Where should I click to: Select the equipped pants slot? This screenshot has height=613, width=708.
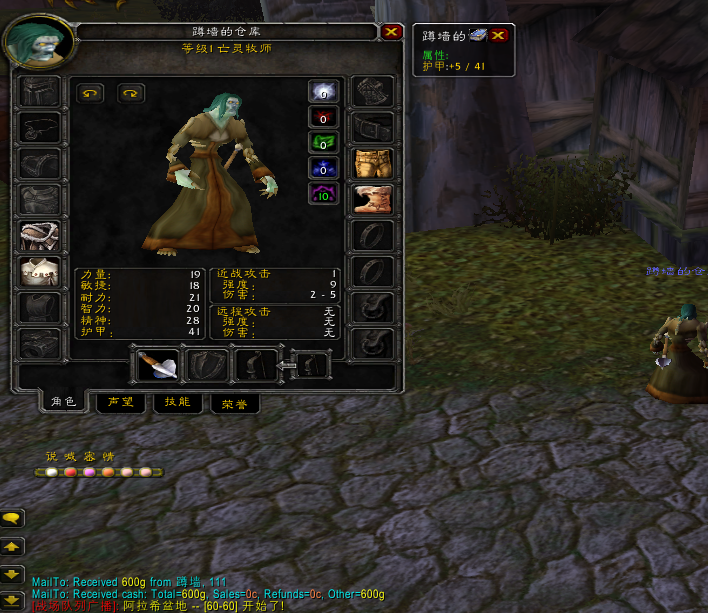tap(373, 163)
